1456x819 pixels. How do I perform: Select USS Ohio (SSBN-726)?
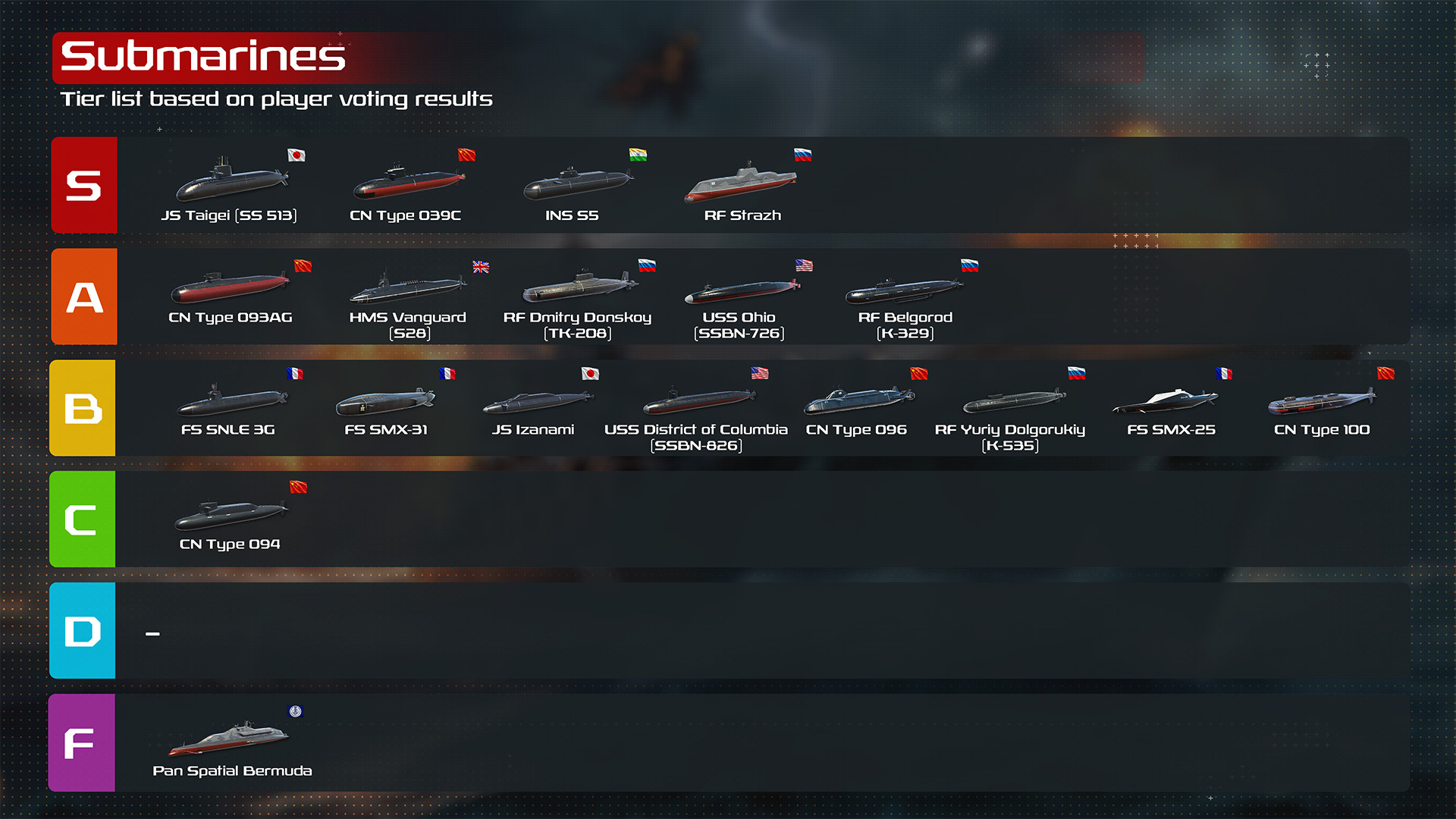(x=741, y=290)
